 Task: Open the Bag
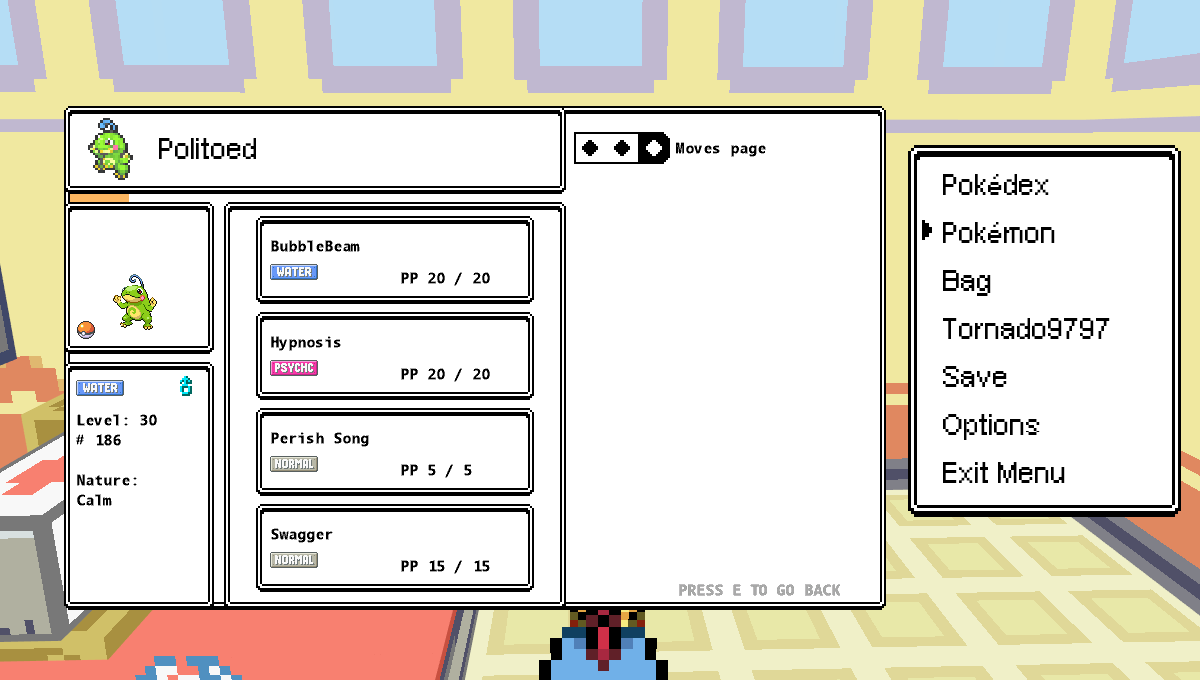[x=966, y=282]
